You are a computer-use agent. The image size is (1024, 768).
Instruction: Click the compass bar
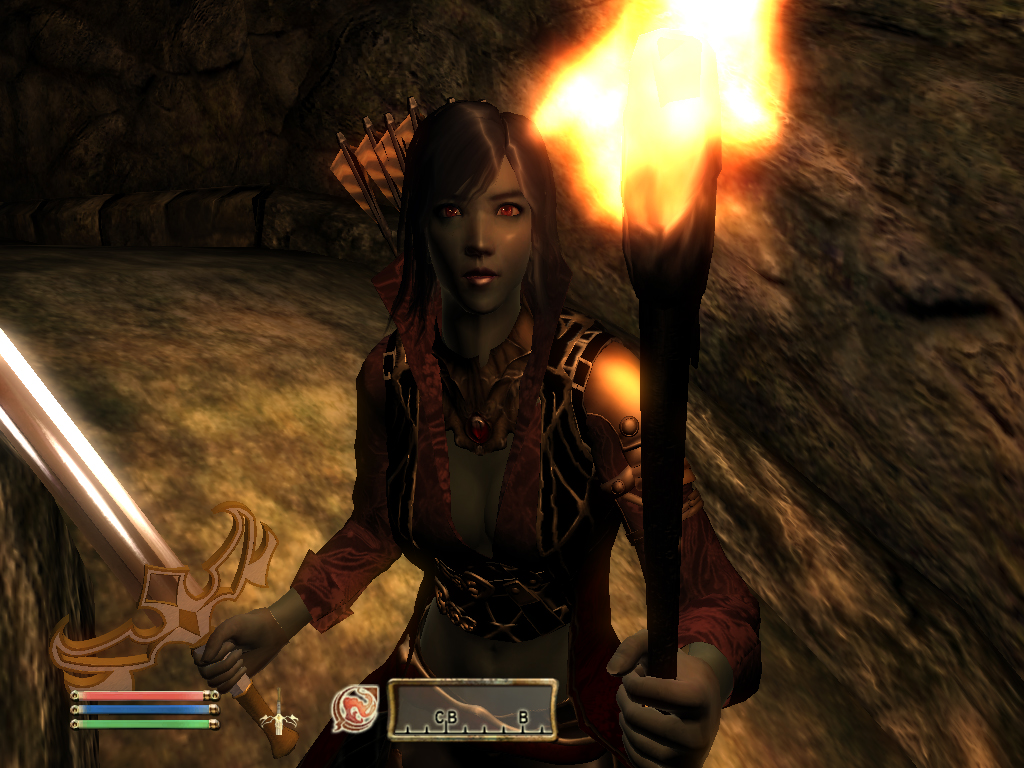pos(472,709)
